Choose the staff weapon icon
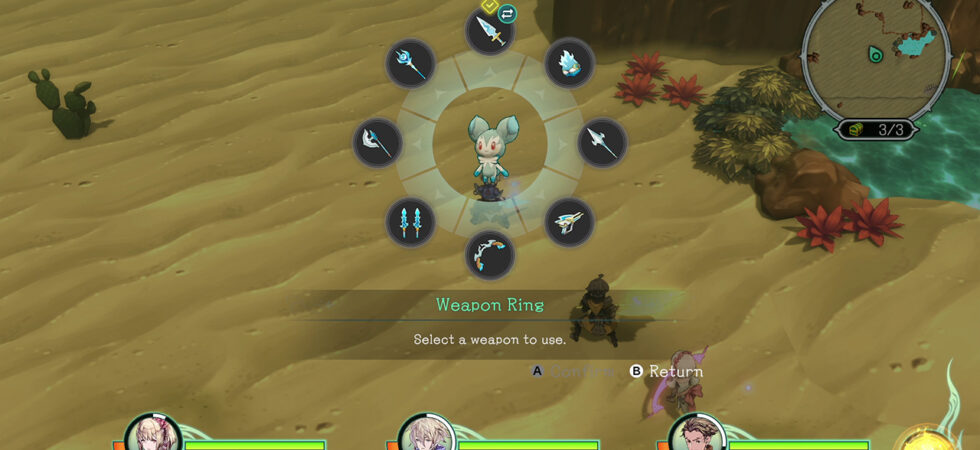 pos(410,64)
